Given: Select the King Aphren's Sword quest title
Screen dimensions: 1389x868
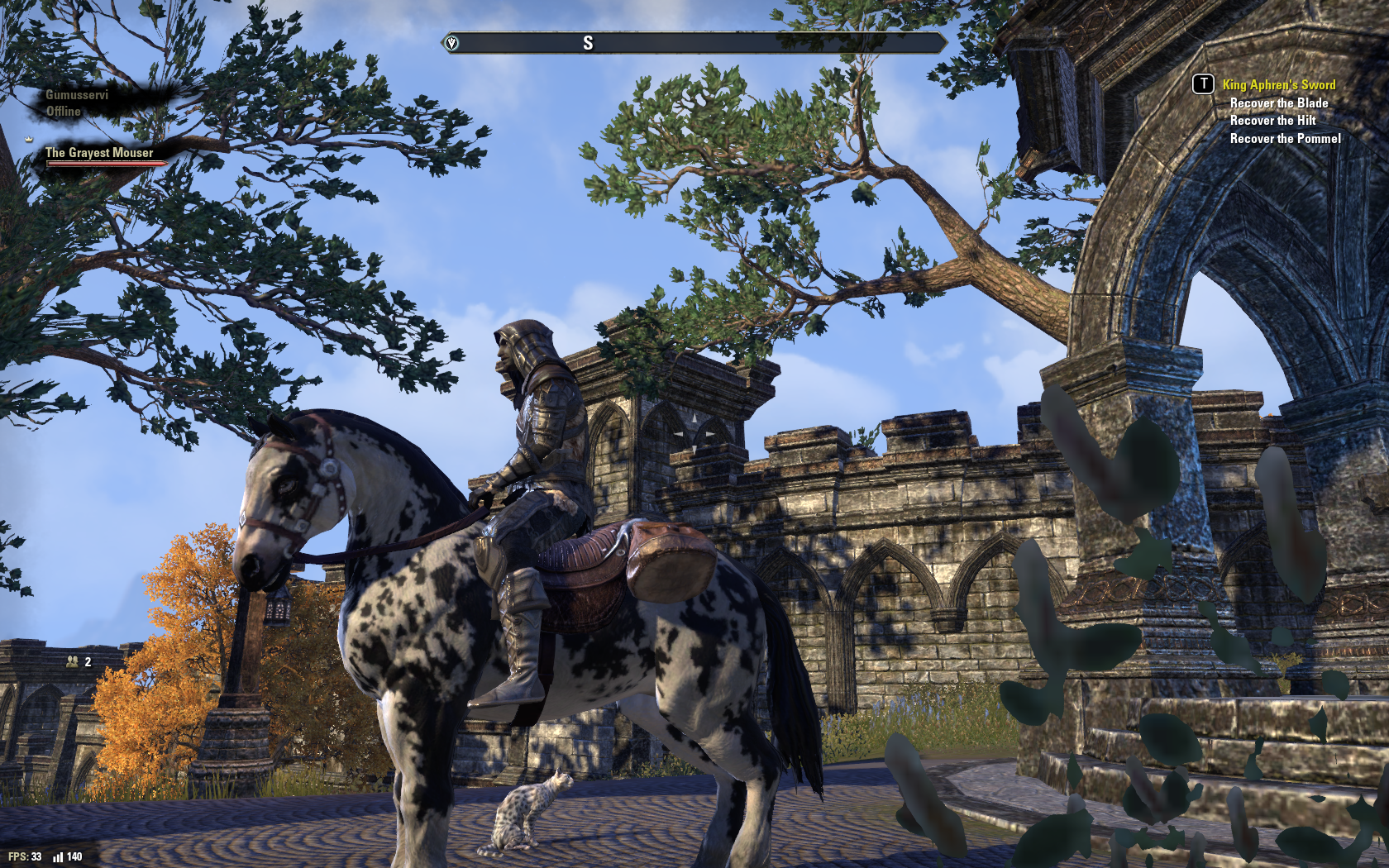Looking at the screenshot, I should (1278, 84).
